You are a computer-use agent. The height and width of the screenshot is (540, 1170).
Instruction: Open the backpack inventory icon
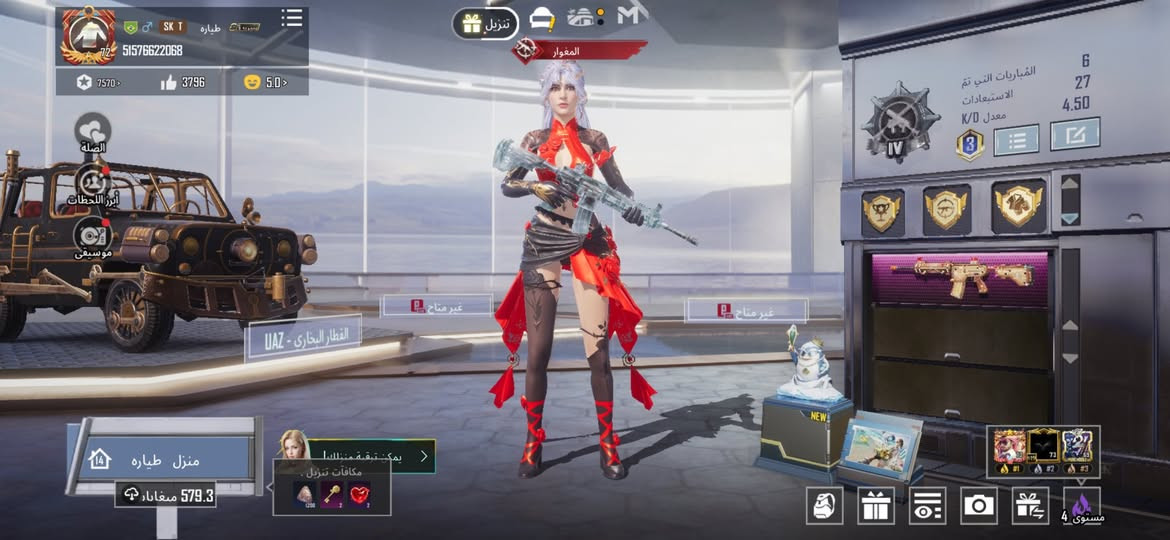click(824, 506)
